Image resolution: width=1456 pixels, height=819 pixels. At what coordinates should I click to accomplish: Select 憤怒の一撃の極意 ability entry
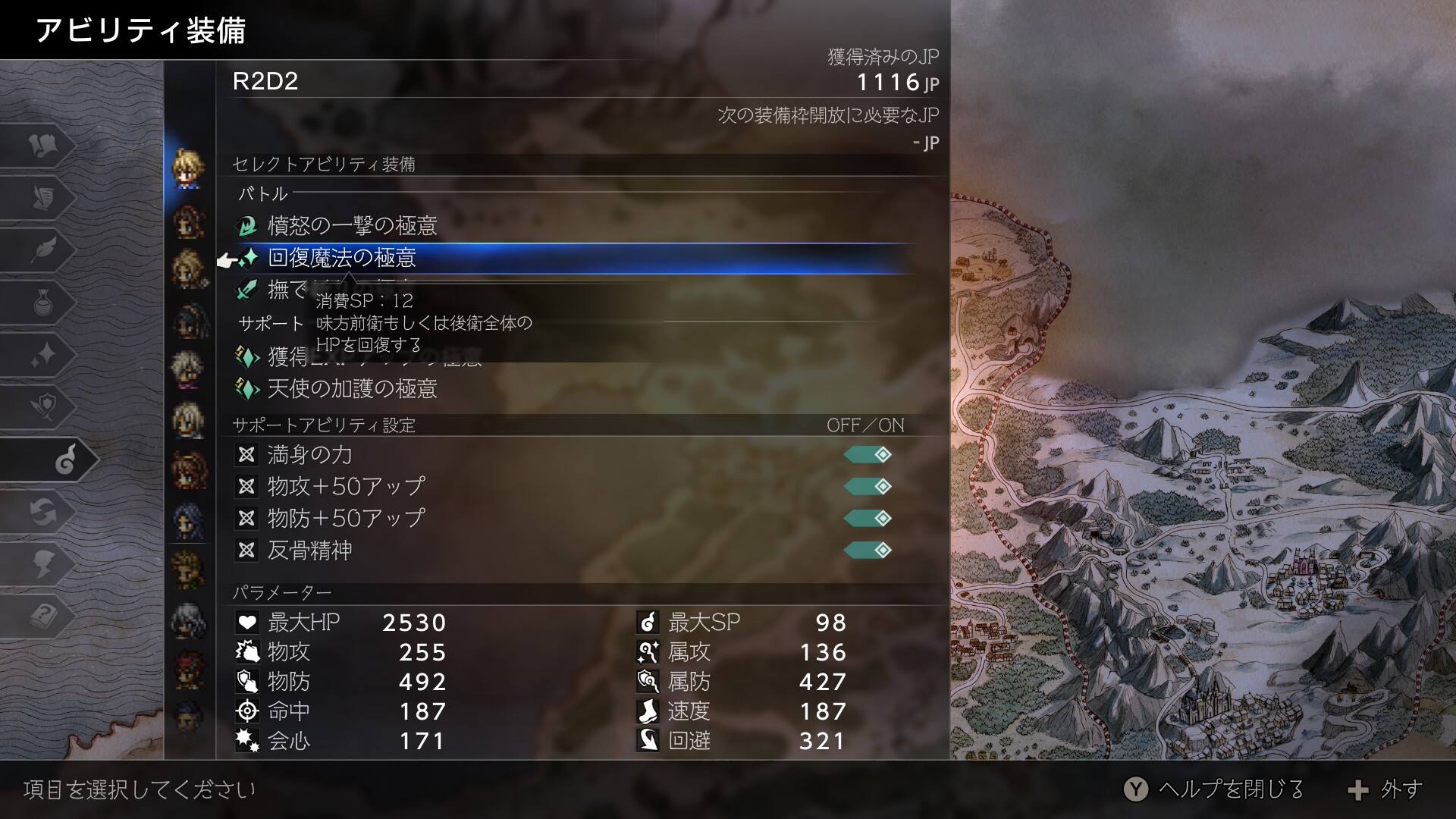pyautogui.click(x=352, y=226)
